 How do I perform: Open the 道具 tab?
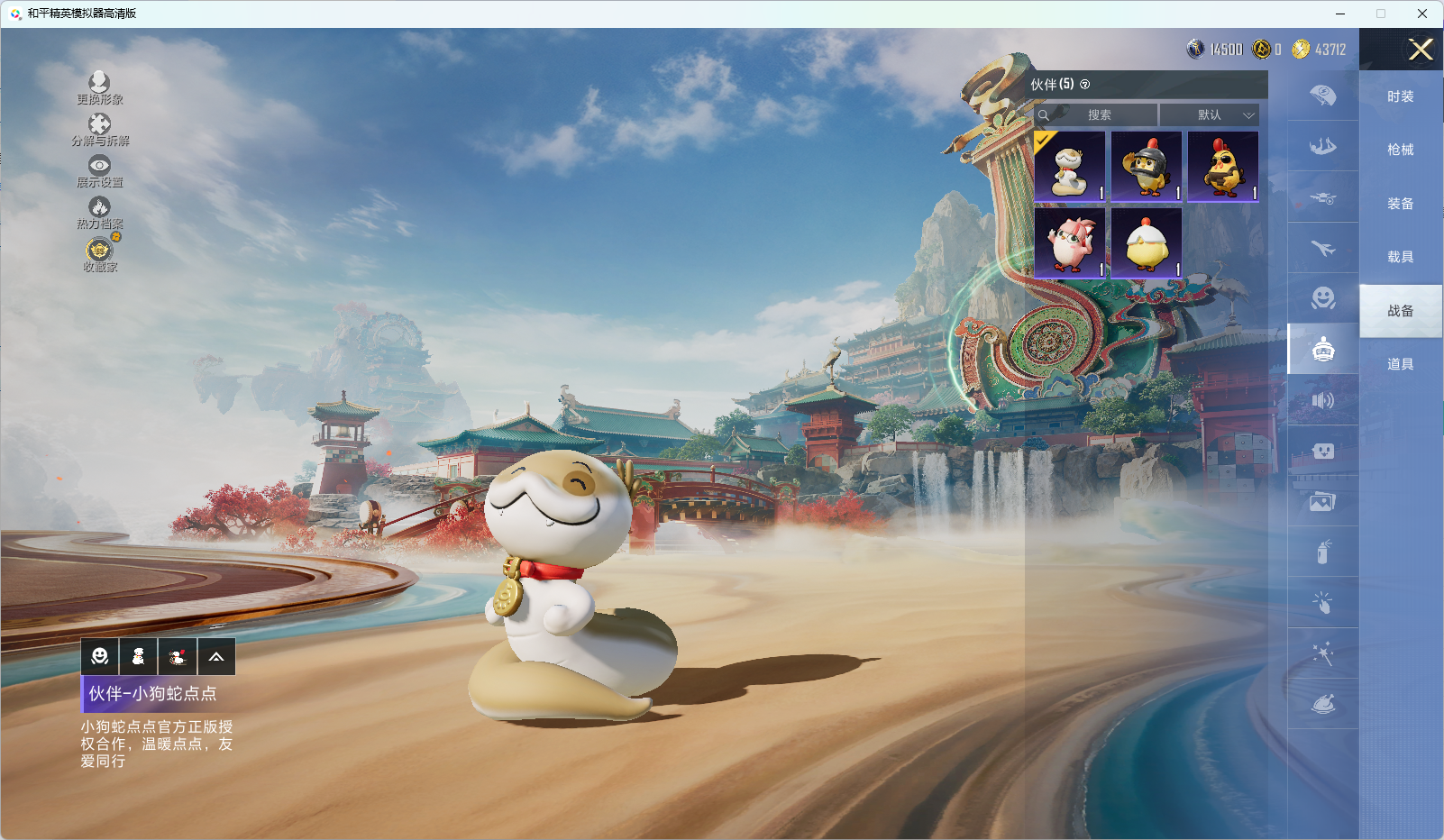1400,364
